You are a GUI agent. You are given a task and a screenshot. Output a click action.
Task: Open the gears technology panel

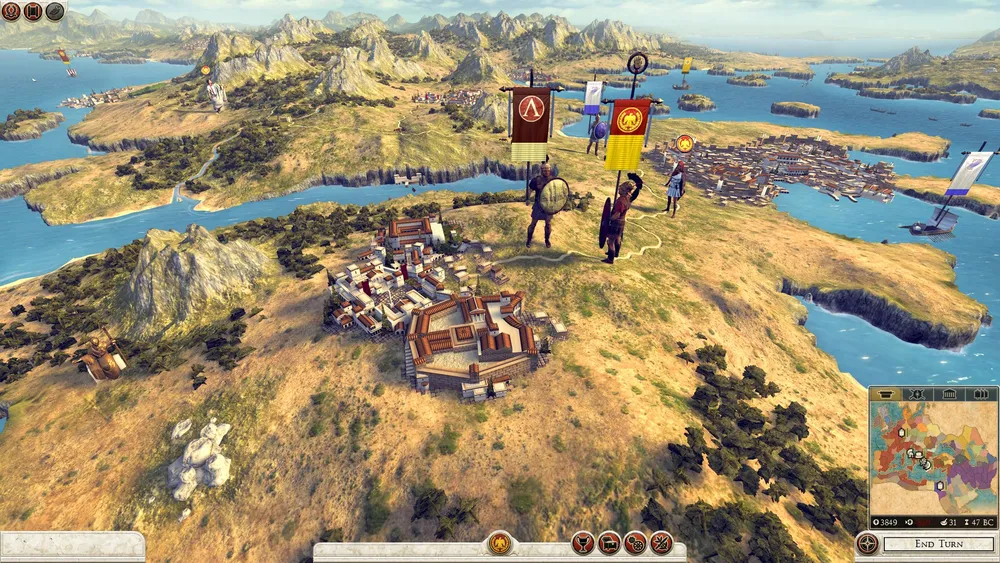635,544
